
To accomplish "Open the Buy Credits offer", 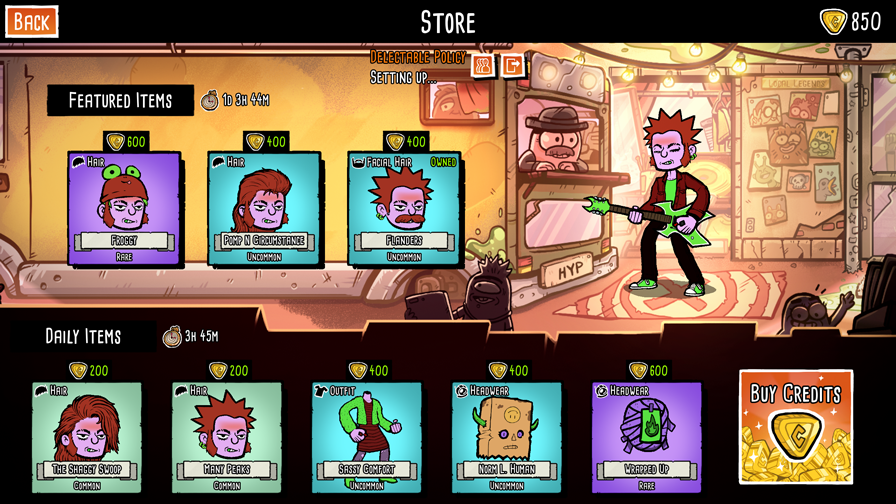I will [796, 426].
